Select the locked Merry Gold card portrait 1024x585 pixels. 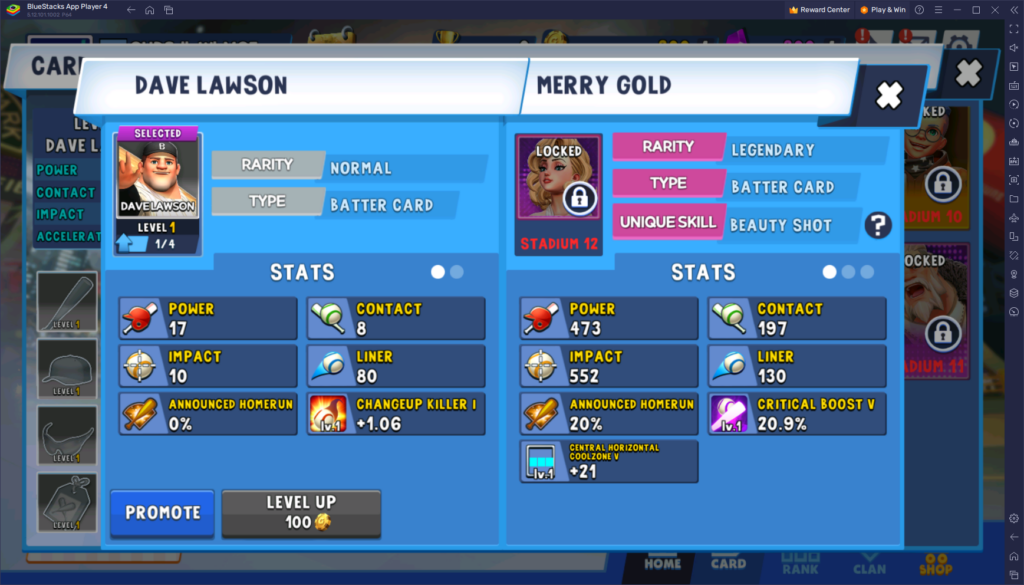coord(559,193)
